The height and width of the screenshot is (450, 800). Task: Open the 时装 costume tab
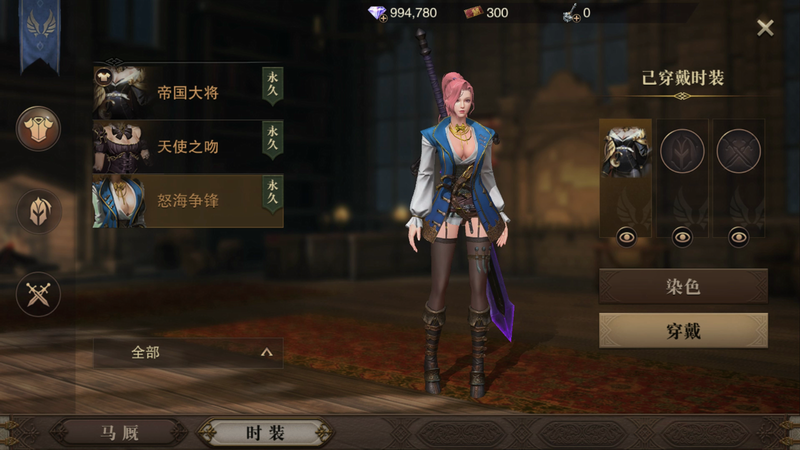(x=265, y=433)
